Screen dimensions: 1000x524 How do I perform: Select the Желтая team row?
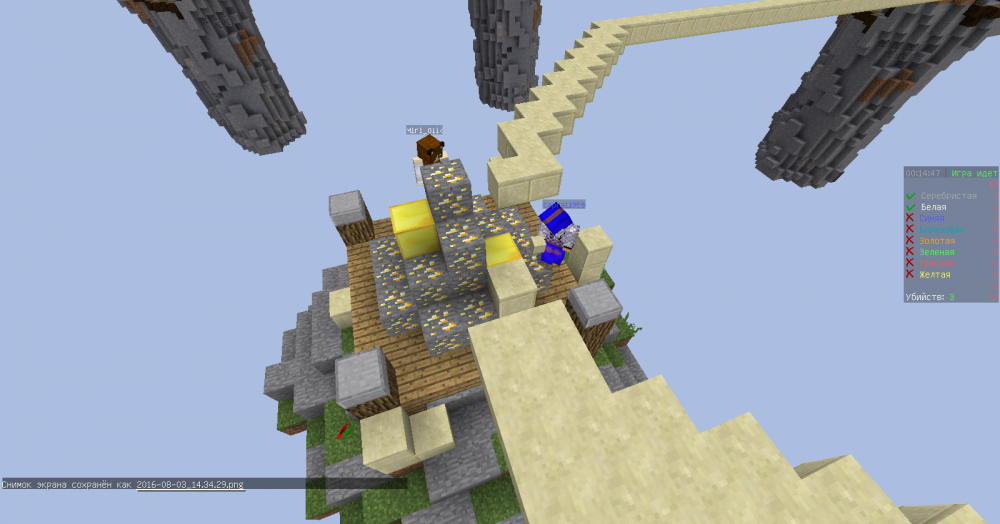point(936,274)
